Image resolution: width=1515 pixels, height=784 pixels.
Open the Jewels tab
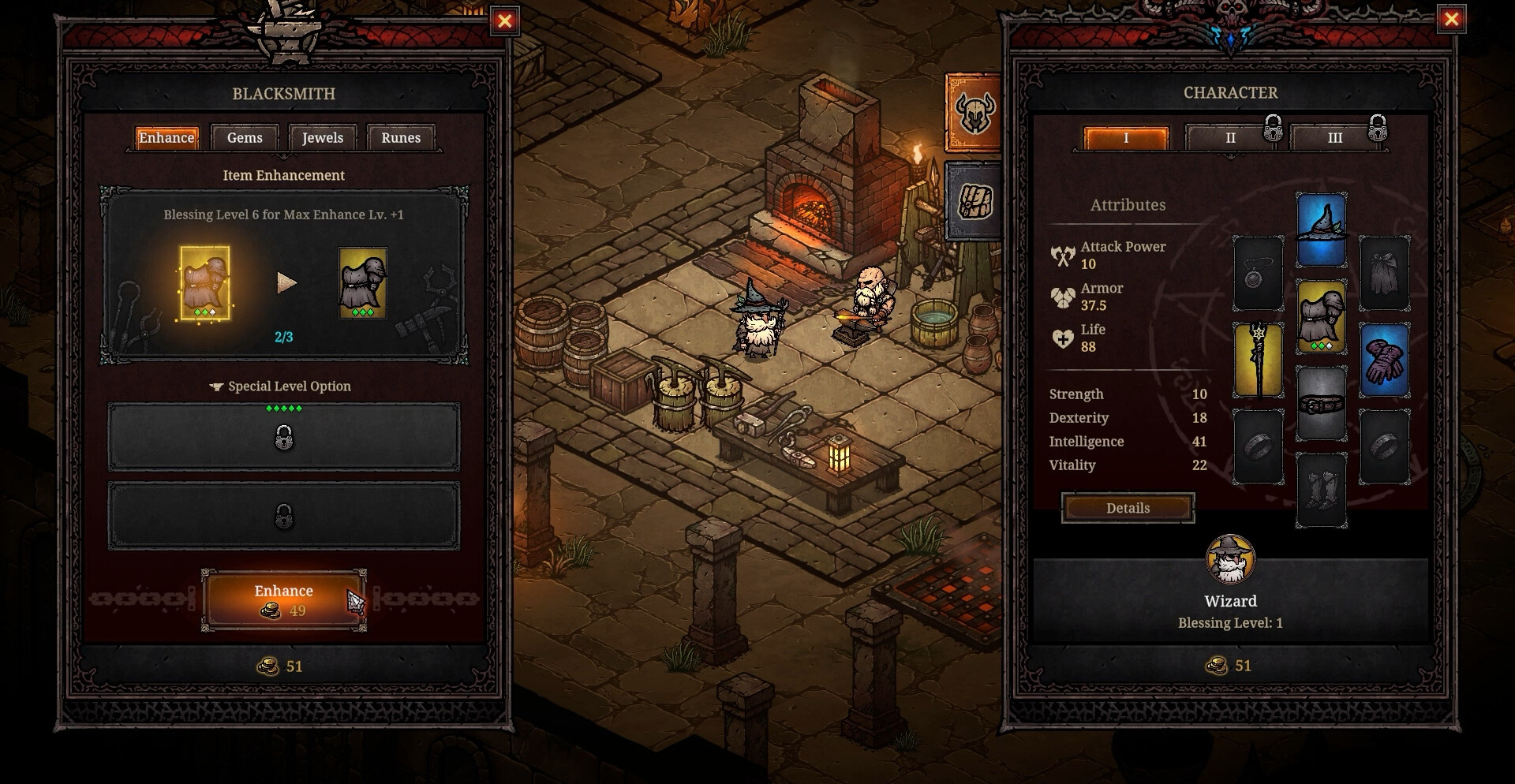click(323, 138)
